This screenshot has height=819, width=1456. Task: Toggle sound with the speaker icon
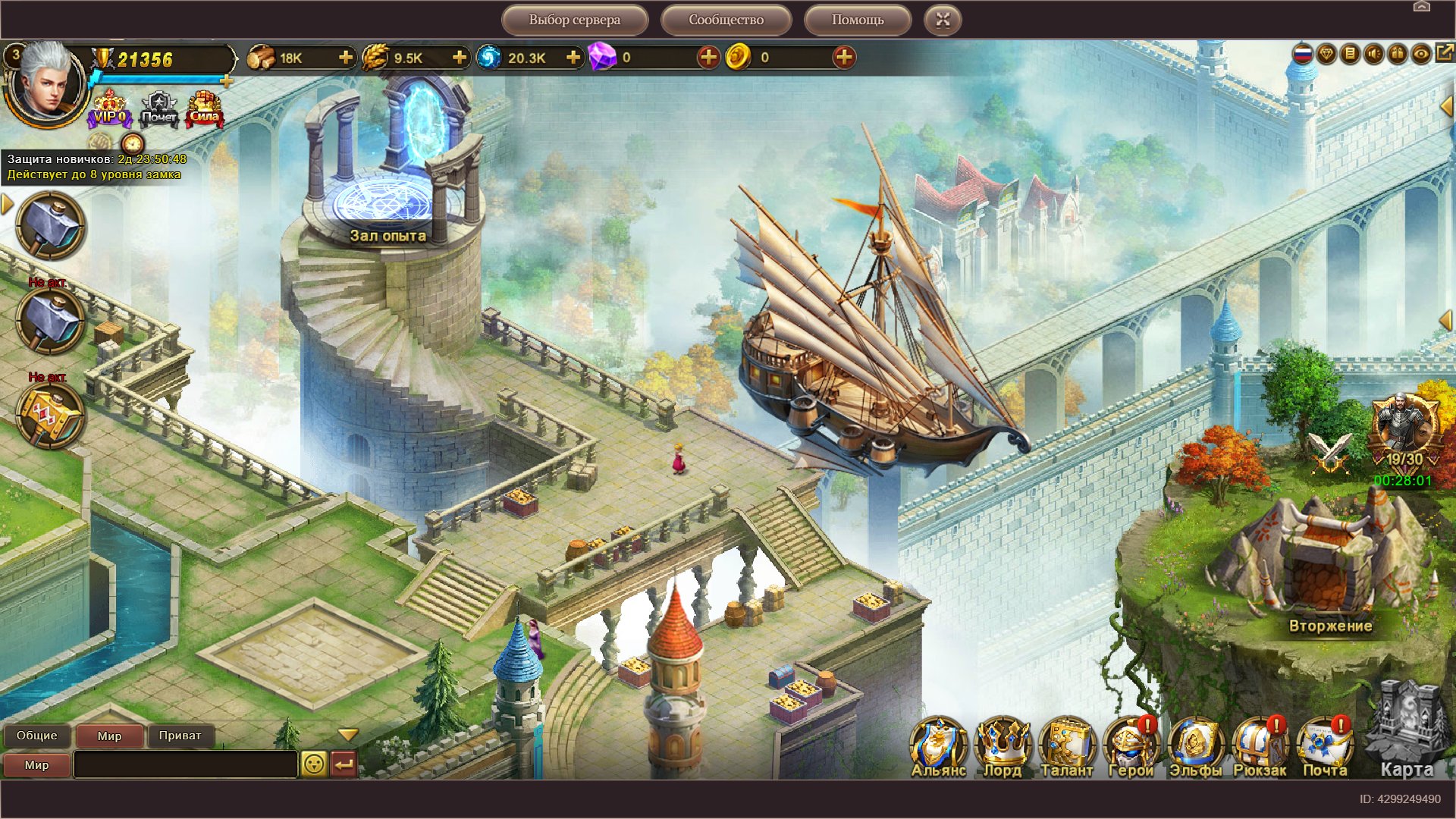[x=1373, y=54]
